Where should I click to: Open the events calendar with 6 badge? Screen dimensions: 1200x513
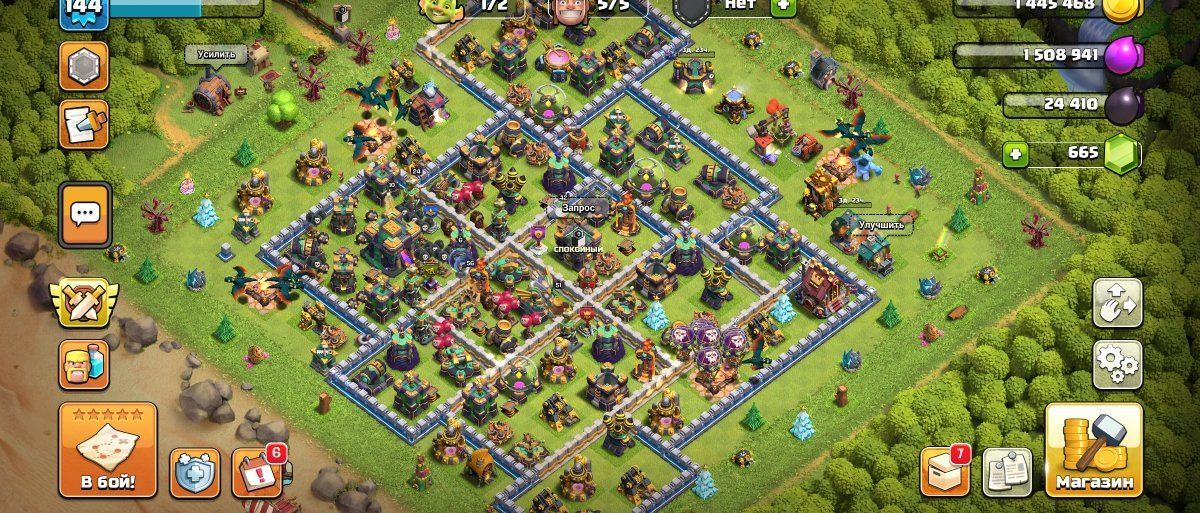pos(257,471)
